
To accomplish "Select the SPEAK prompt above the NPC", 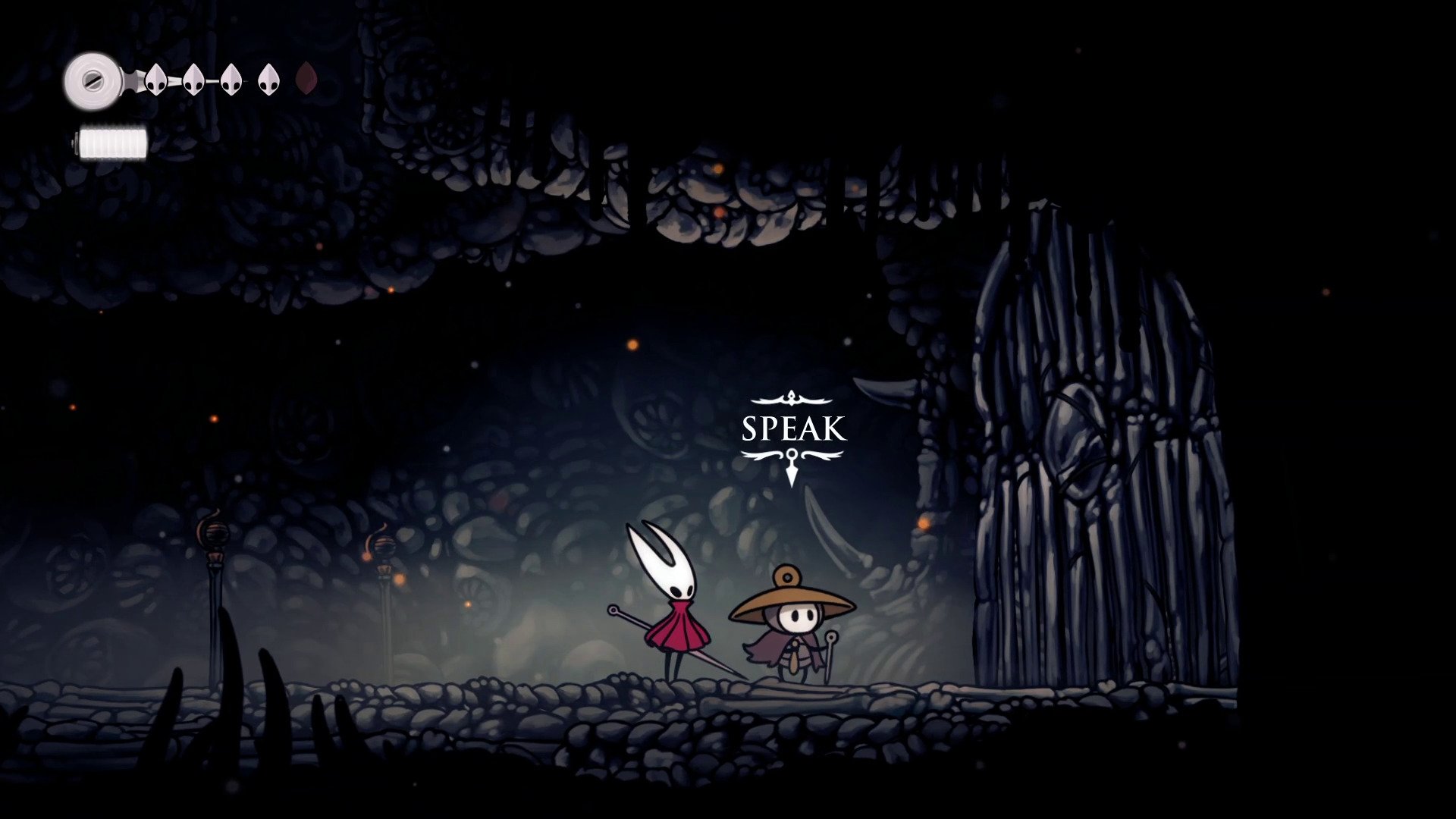I will click(x=792, y=429).
